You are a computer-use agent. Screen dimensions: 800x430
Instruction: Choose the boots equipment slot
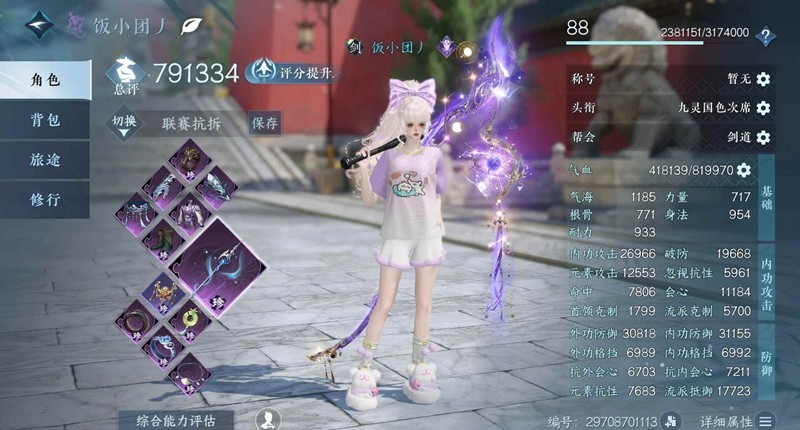coord(160,241)
